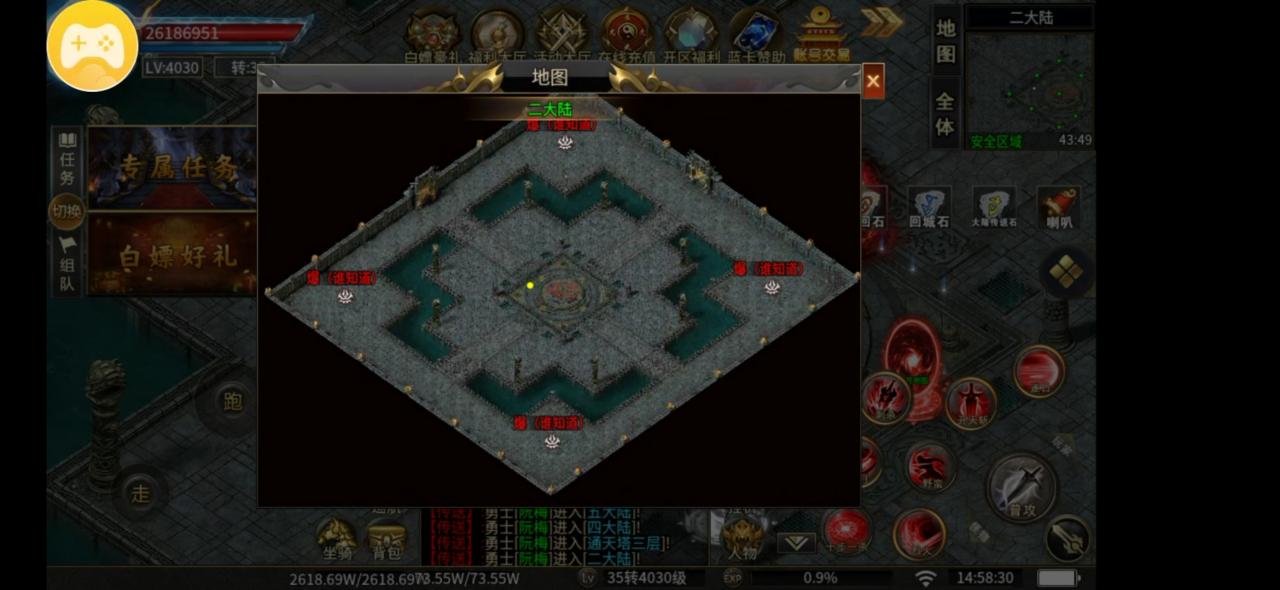The width and height of the screenshot is (1280, 590).
Task: Use the 回城石 return stone
Action: [x=929, y=207]
